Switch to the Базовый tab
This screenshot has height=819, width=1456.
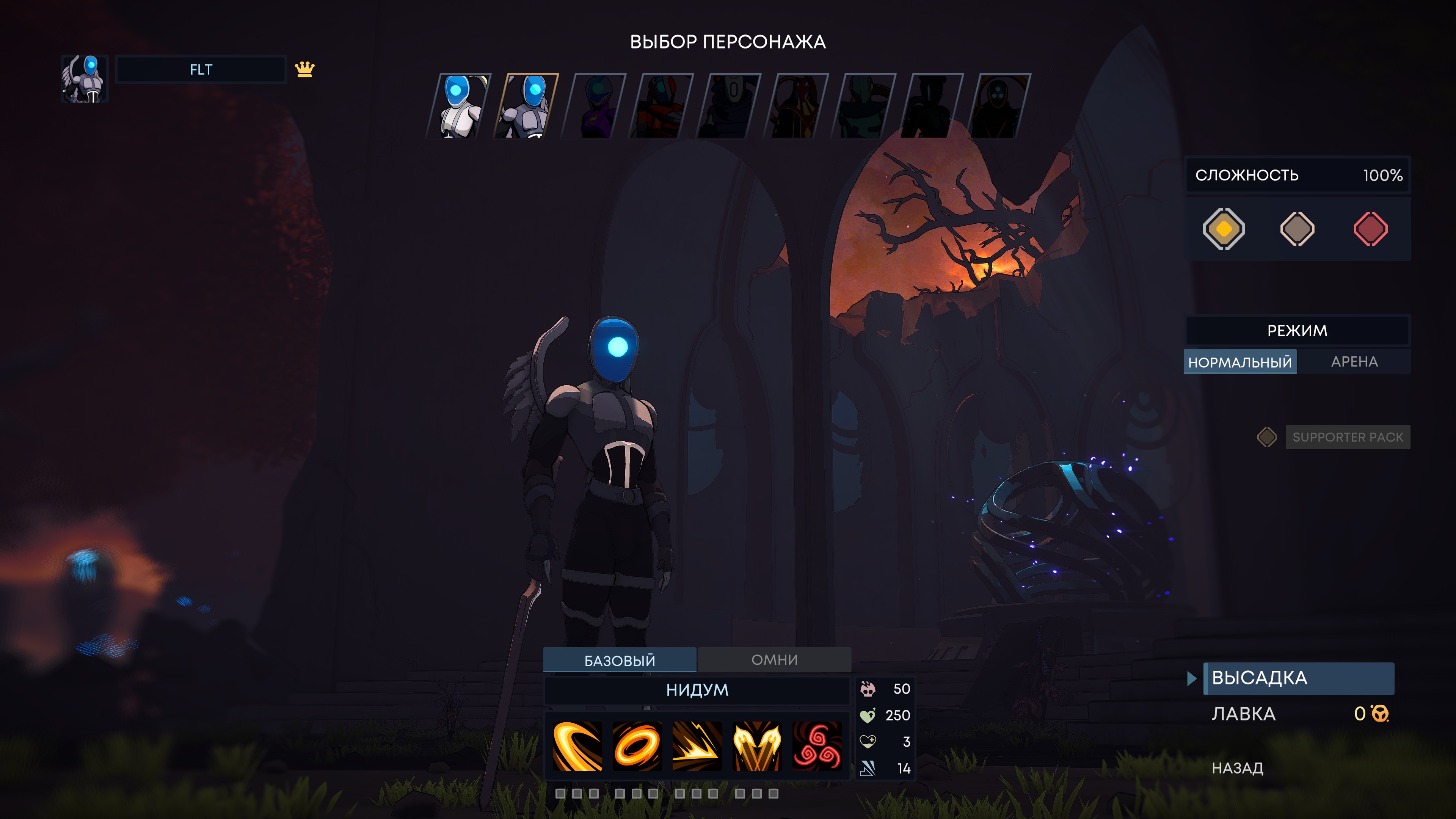620,660
